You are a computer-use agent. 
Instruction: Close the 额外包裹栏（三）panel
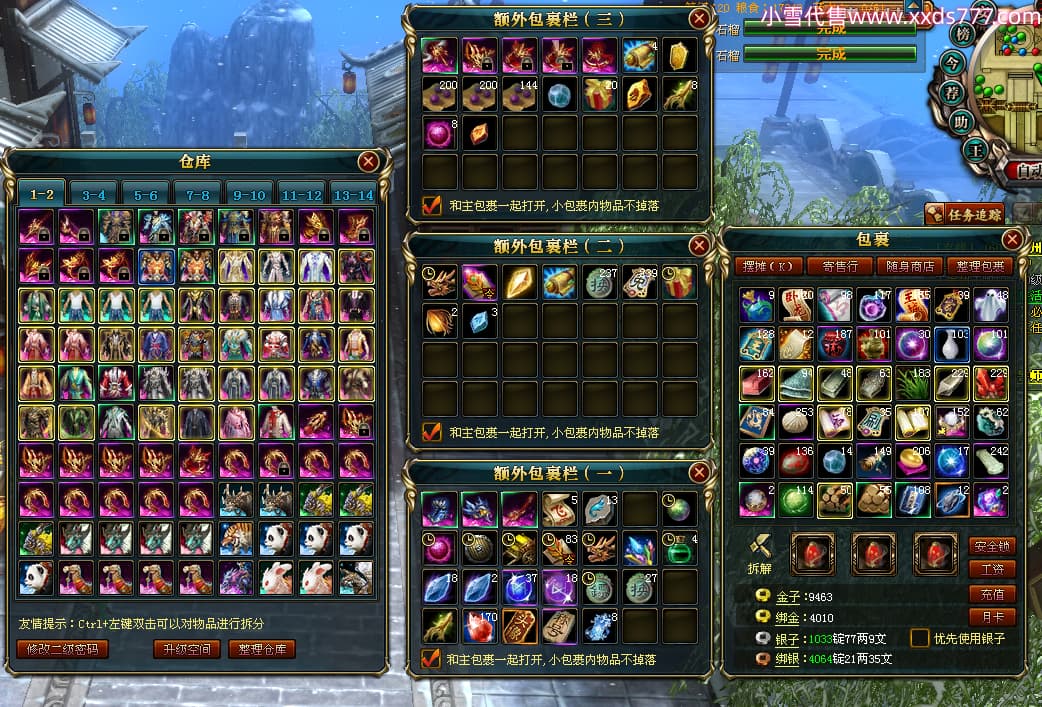(699, 18)
